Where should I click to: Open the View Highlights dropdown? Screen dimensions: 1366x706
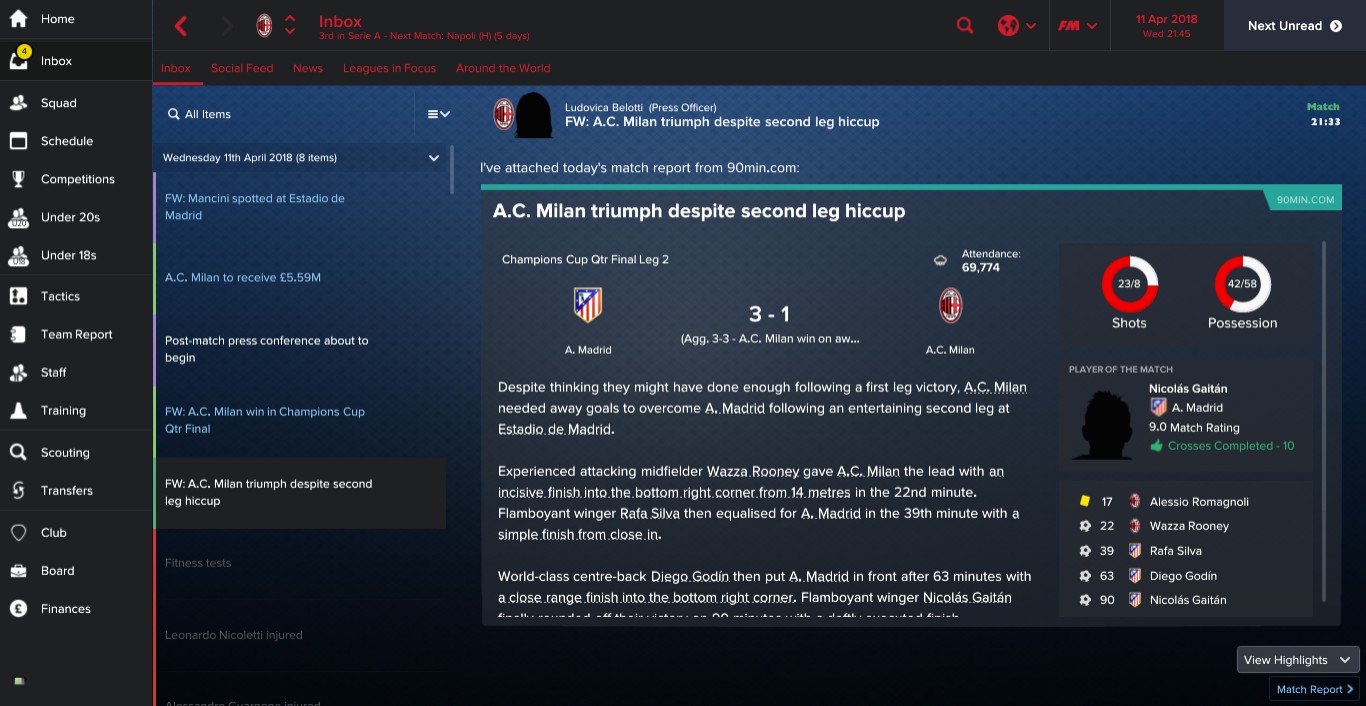click(x=1298, y=660)
